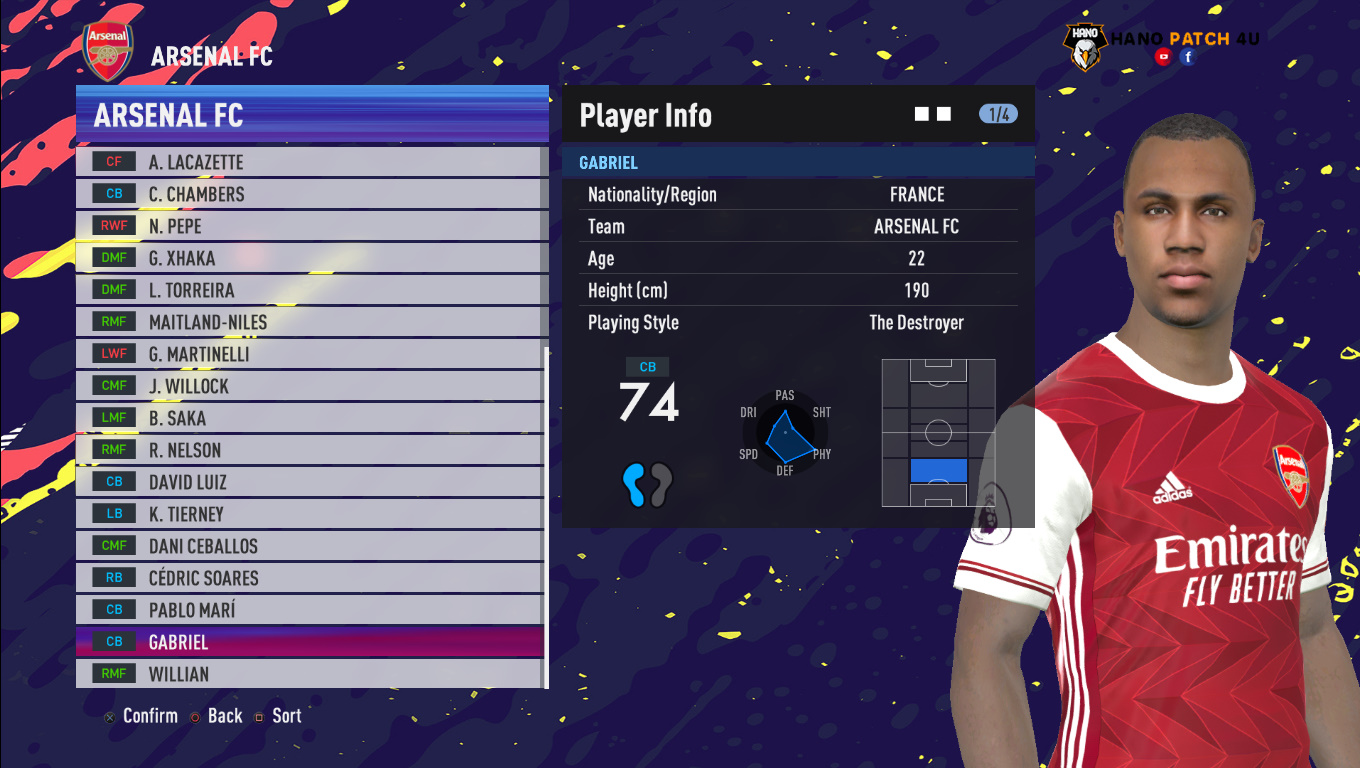Open the Hano Patch YouTube icon
1360x768 pixels.
[x=1163, y=57]
